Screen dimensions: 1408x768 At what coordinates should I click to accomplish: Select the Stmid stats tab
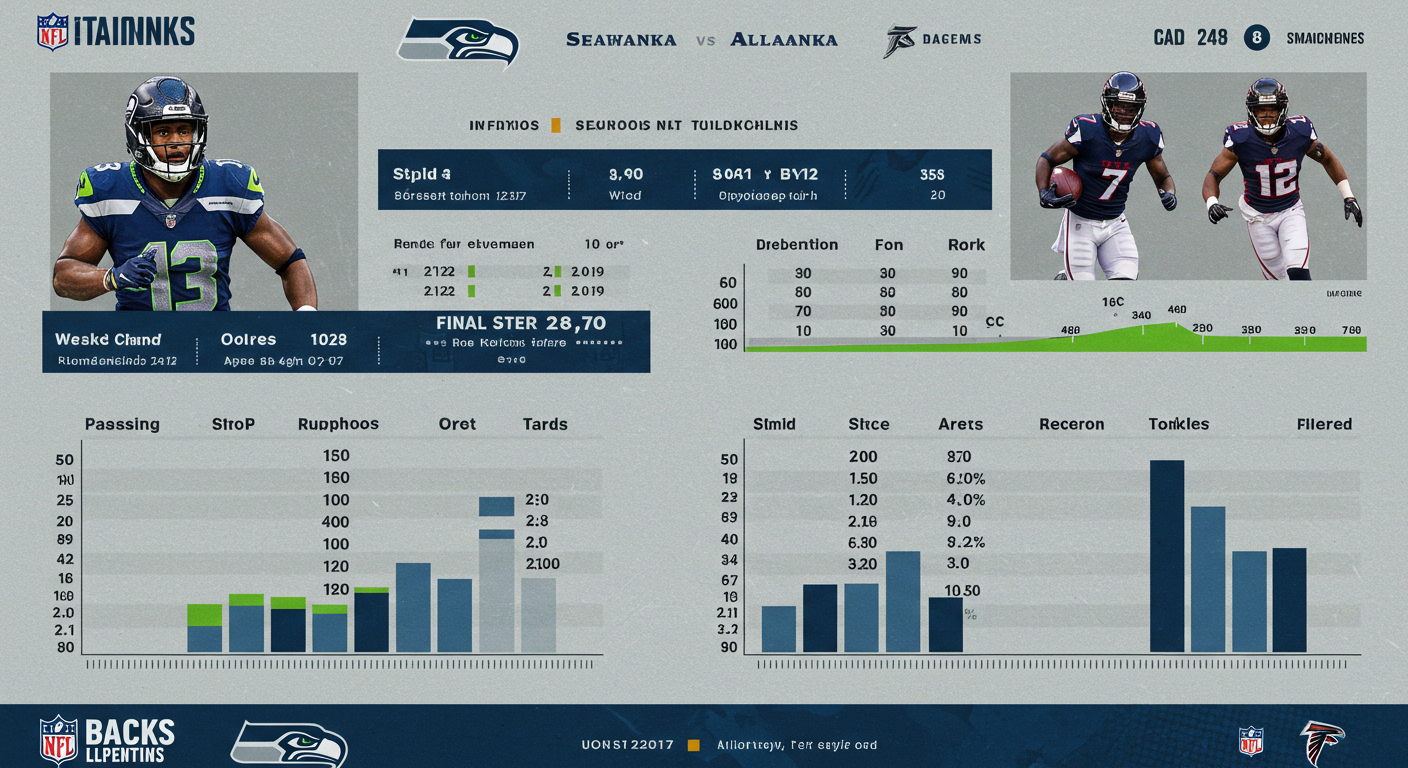[x=774, y=424]
